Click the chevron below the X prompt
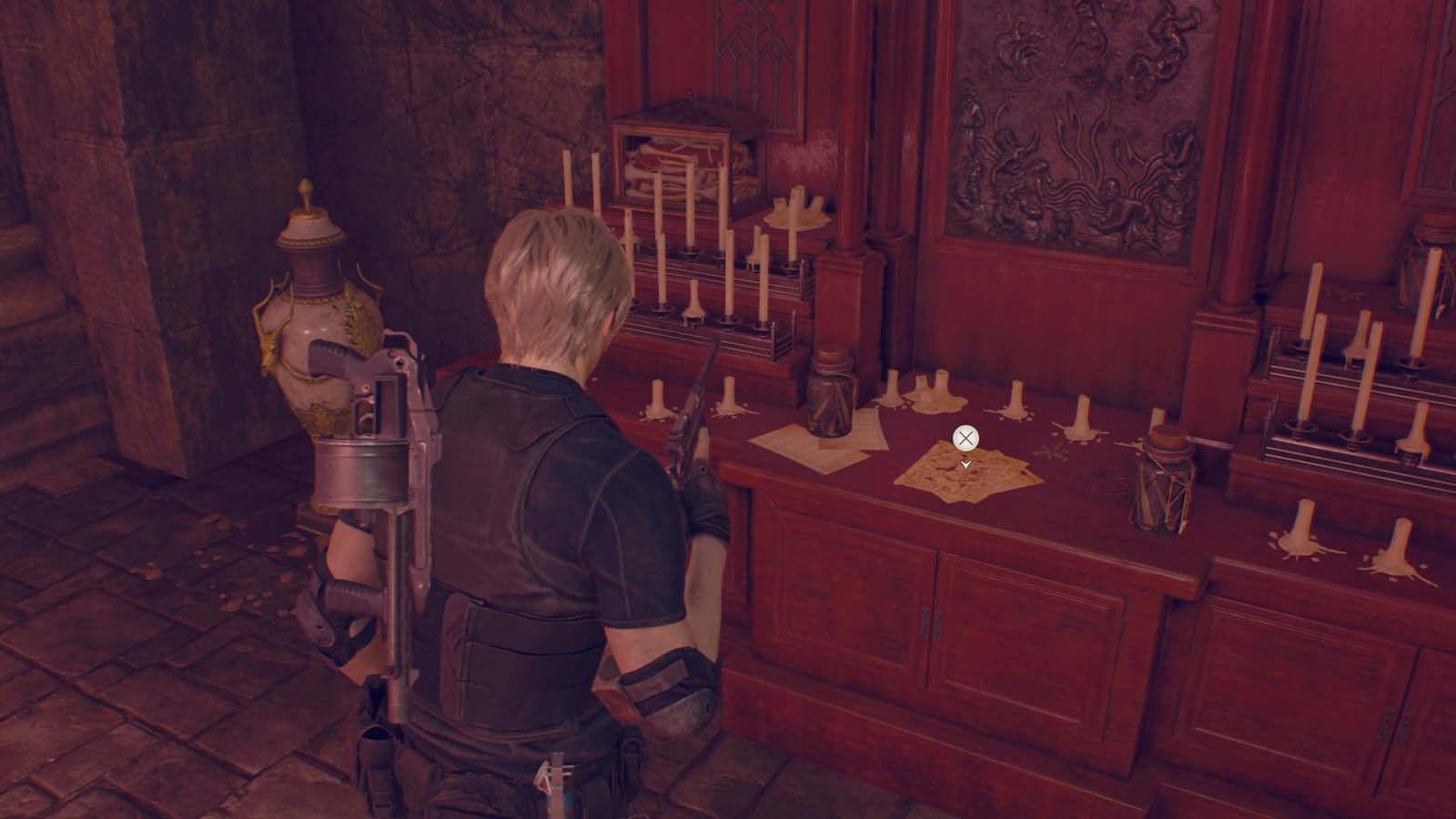The image size is (1456, 819). 965,464
